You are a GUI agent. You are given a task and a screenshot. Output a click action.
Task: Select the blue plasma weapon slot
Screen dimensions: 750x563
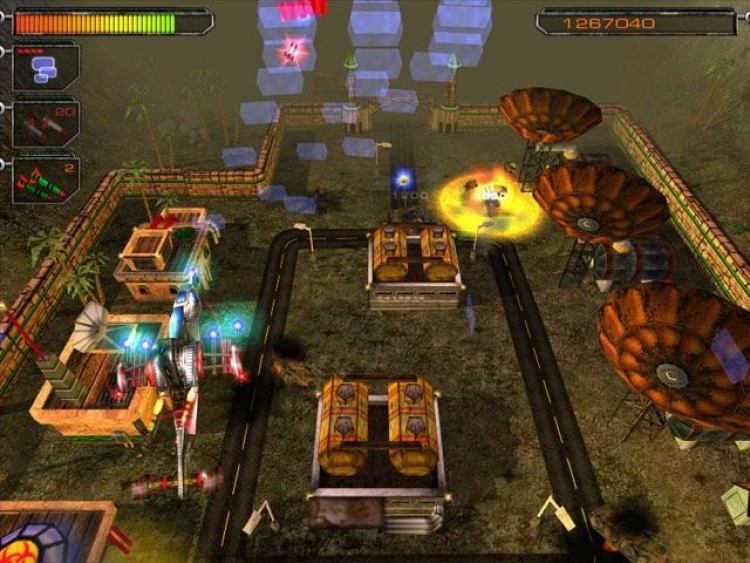[x=45, y=68]
